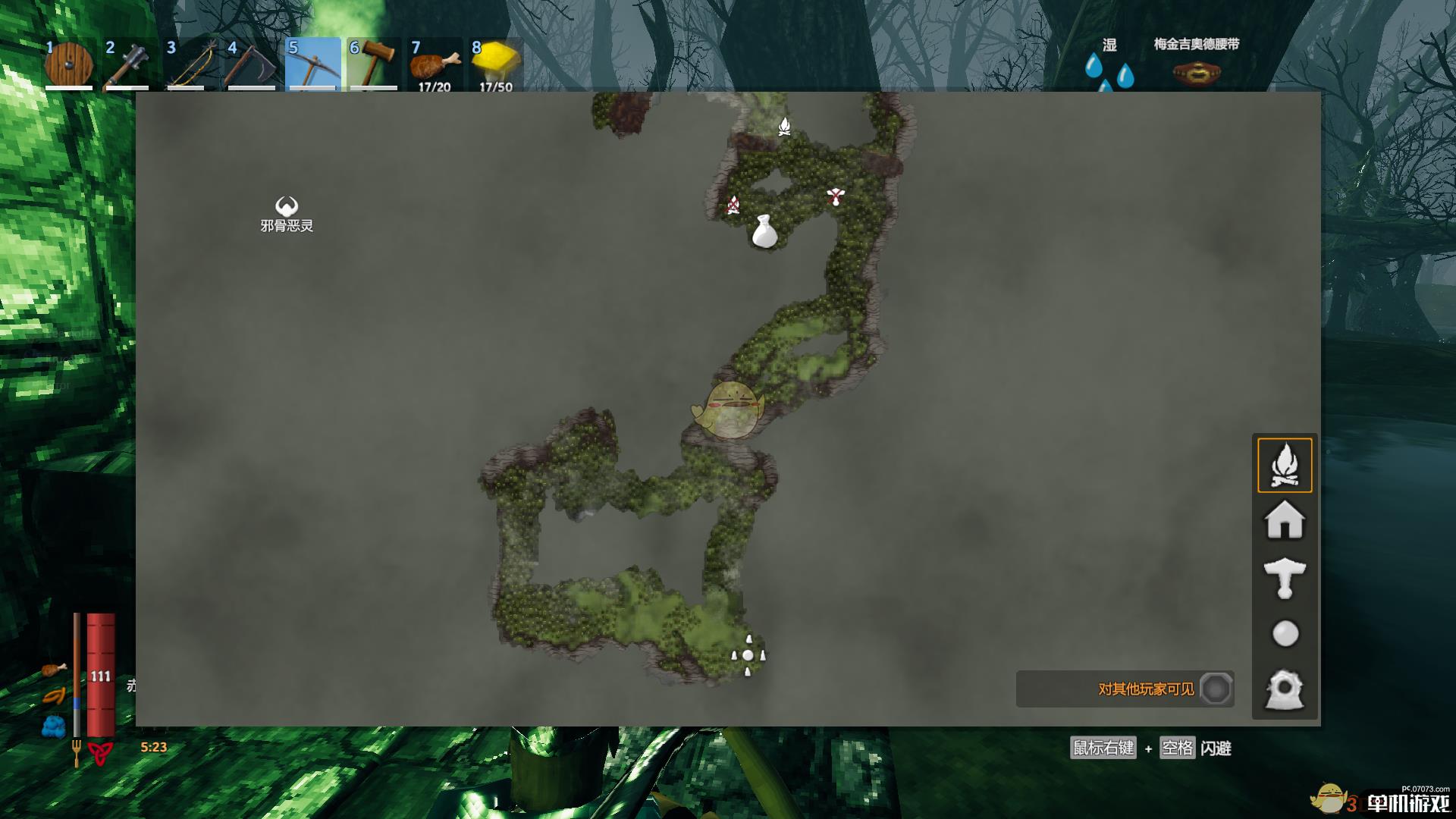Equip the pickaxe in hotbar slot 5

(313, 66)
